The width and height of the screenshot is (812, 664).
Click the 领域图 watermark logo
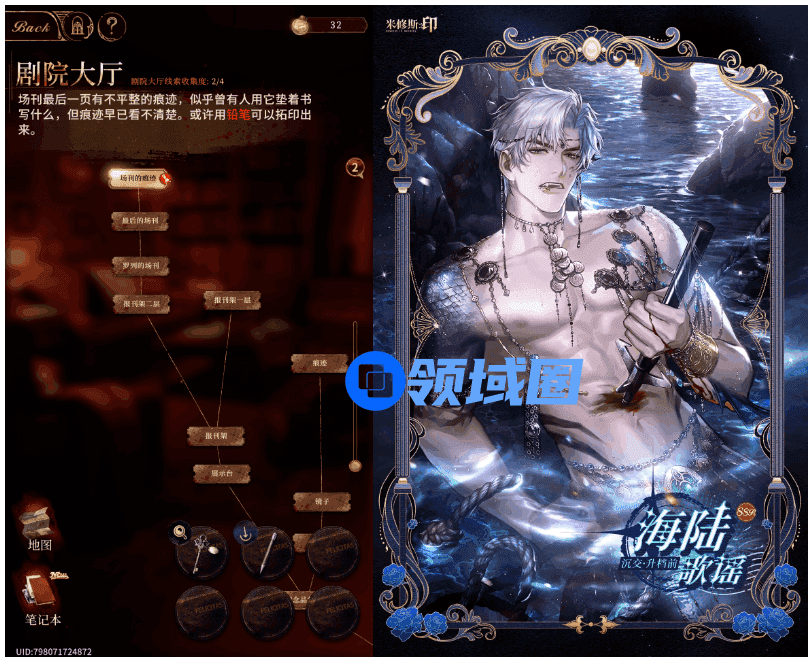(x=465, y=380)
